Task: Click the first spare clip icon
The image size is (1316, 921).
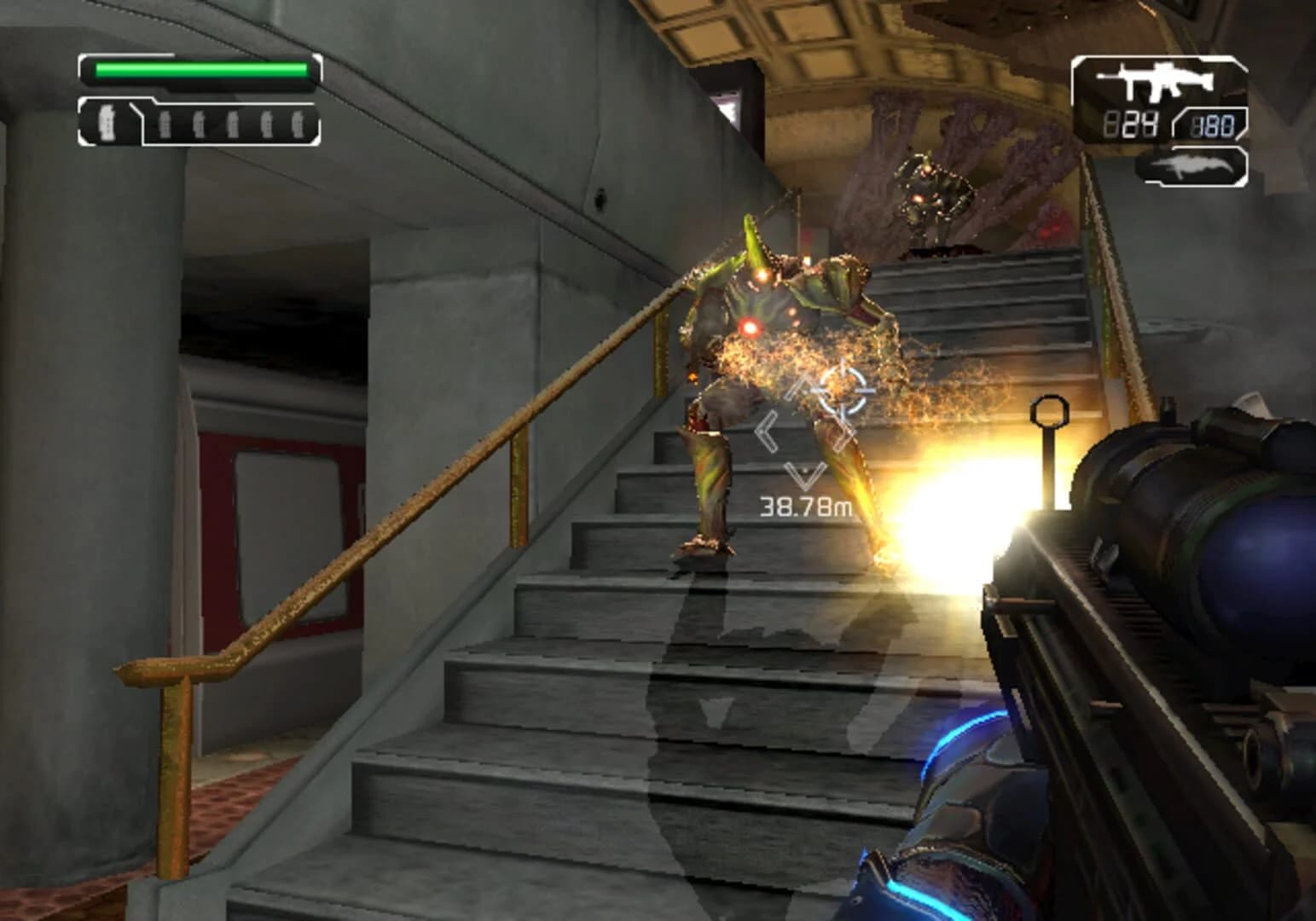Action: (x=163, y=125)
